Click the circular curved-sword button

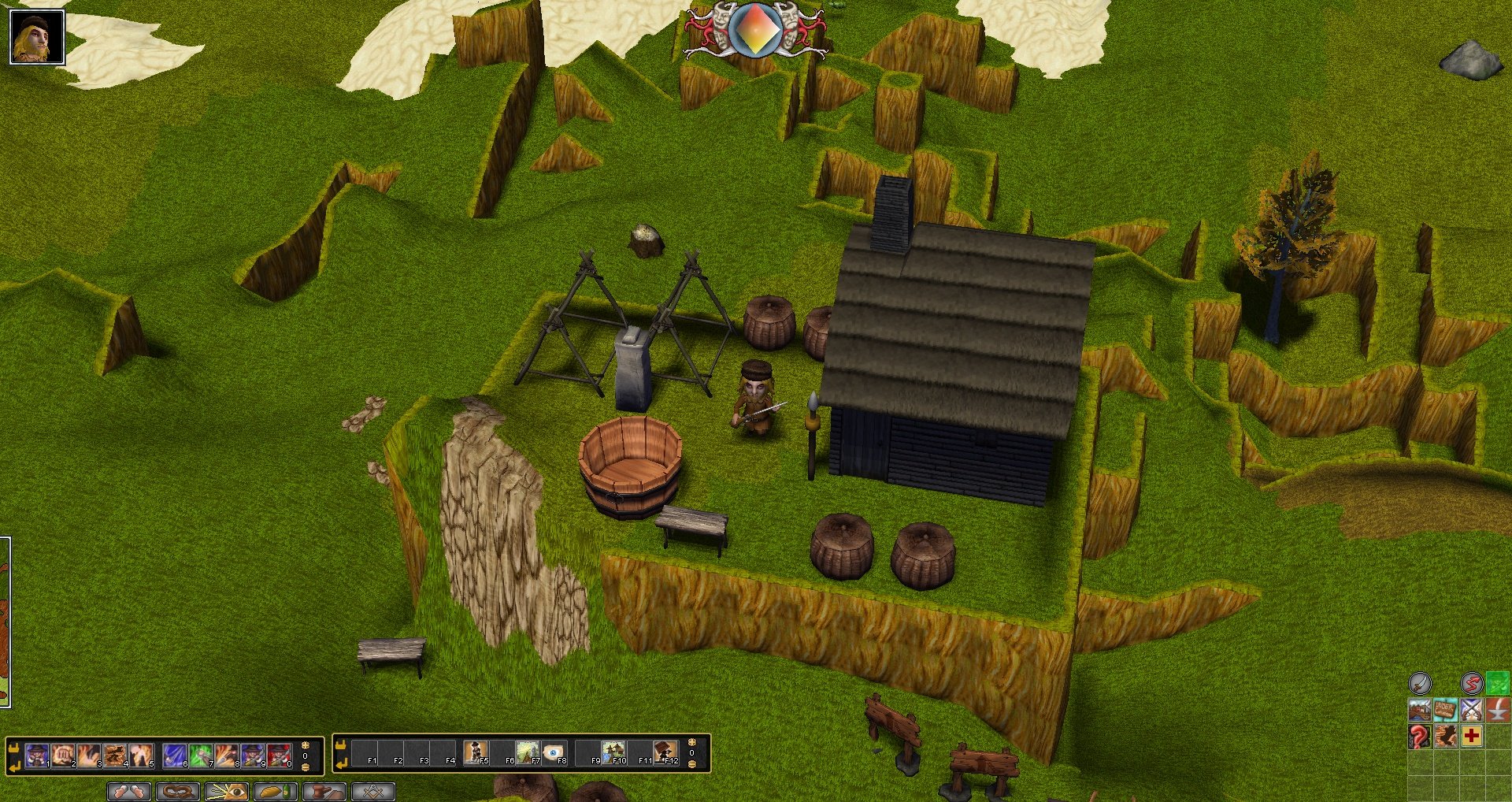click(x=1421, y=682)
